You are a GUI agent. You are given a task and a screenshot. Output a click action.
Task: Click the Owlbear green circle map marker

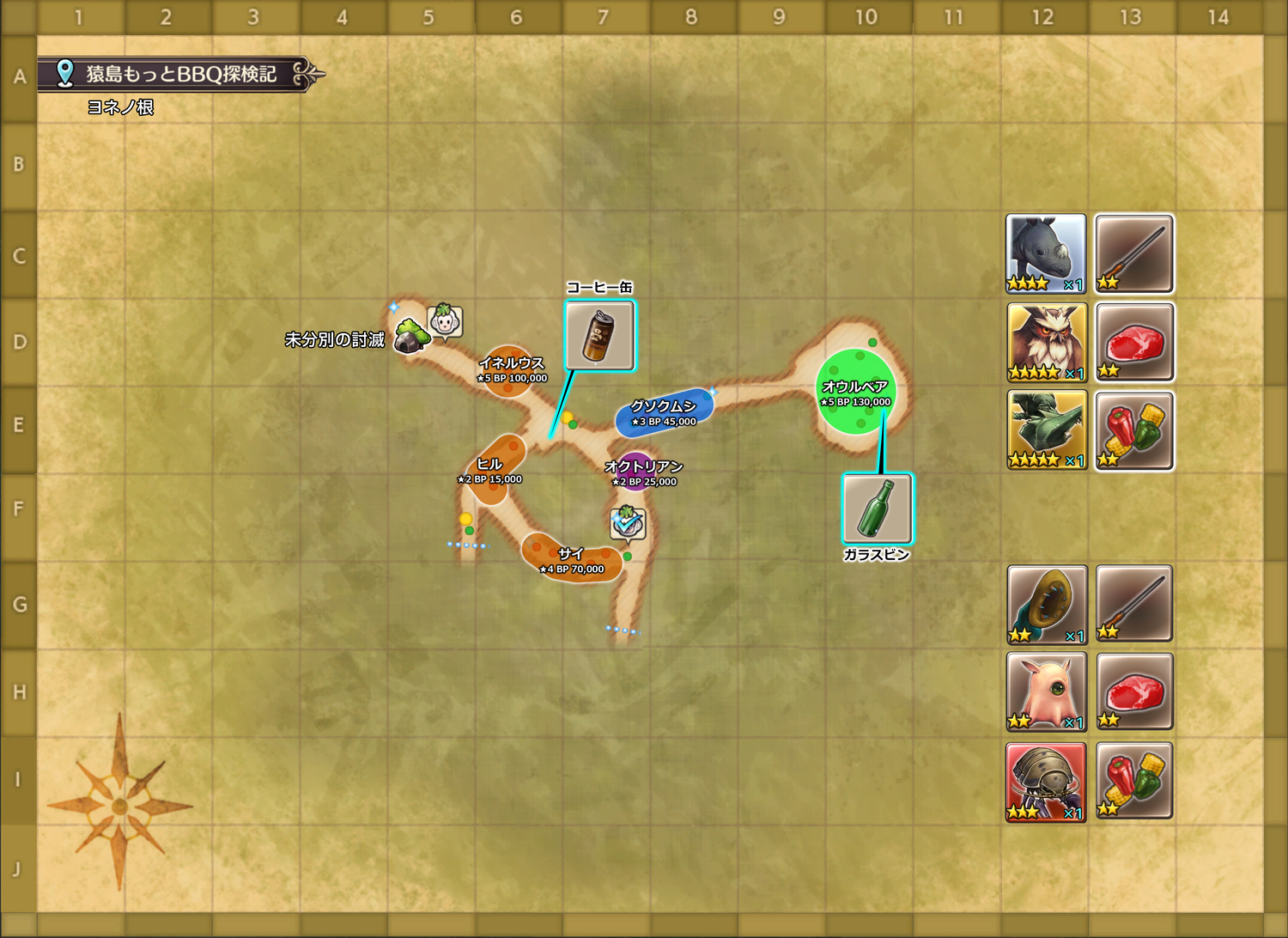tap(856, 391)
